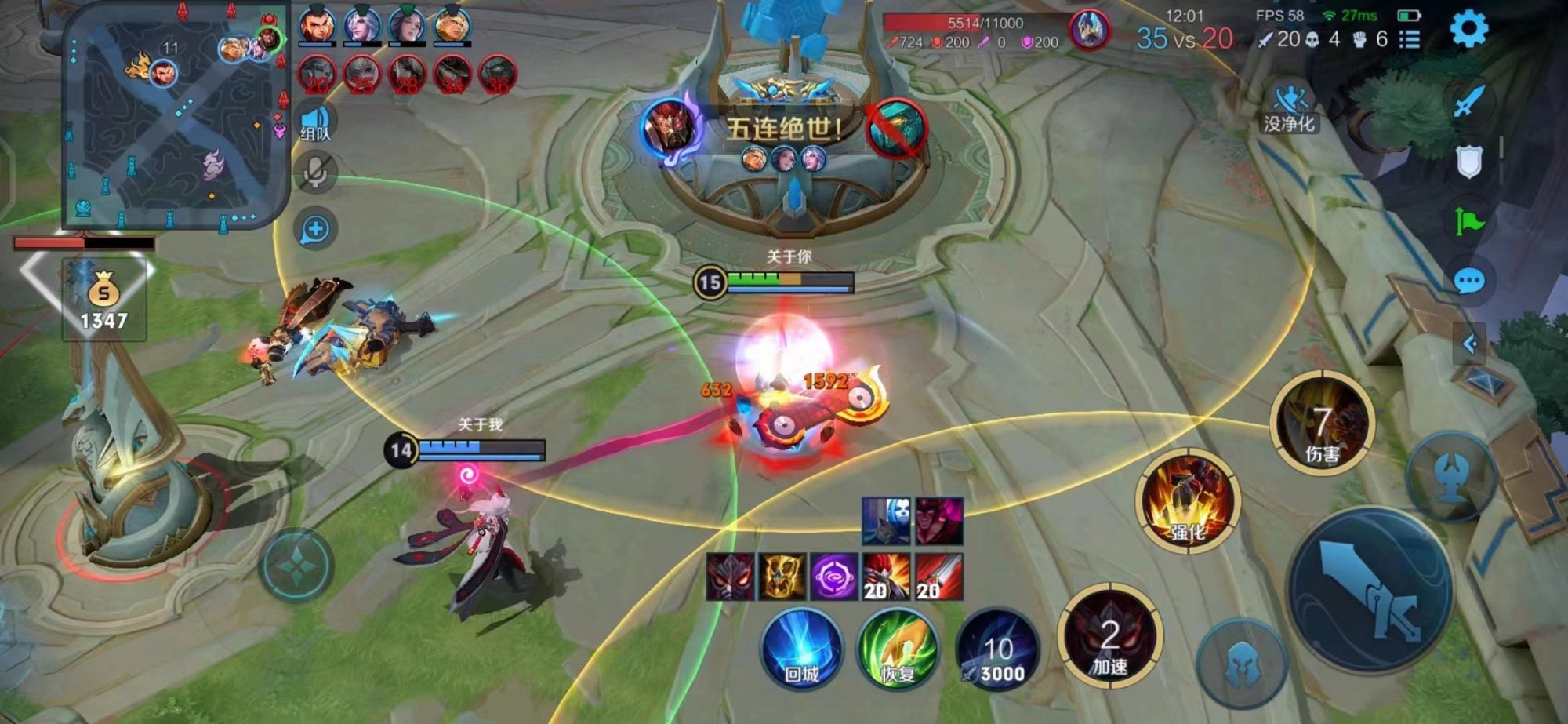Expand the side panel arrow
The height and width of the screenshot is (724, 1568).
click(x=1470, y=344)
